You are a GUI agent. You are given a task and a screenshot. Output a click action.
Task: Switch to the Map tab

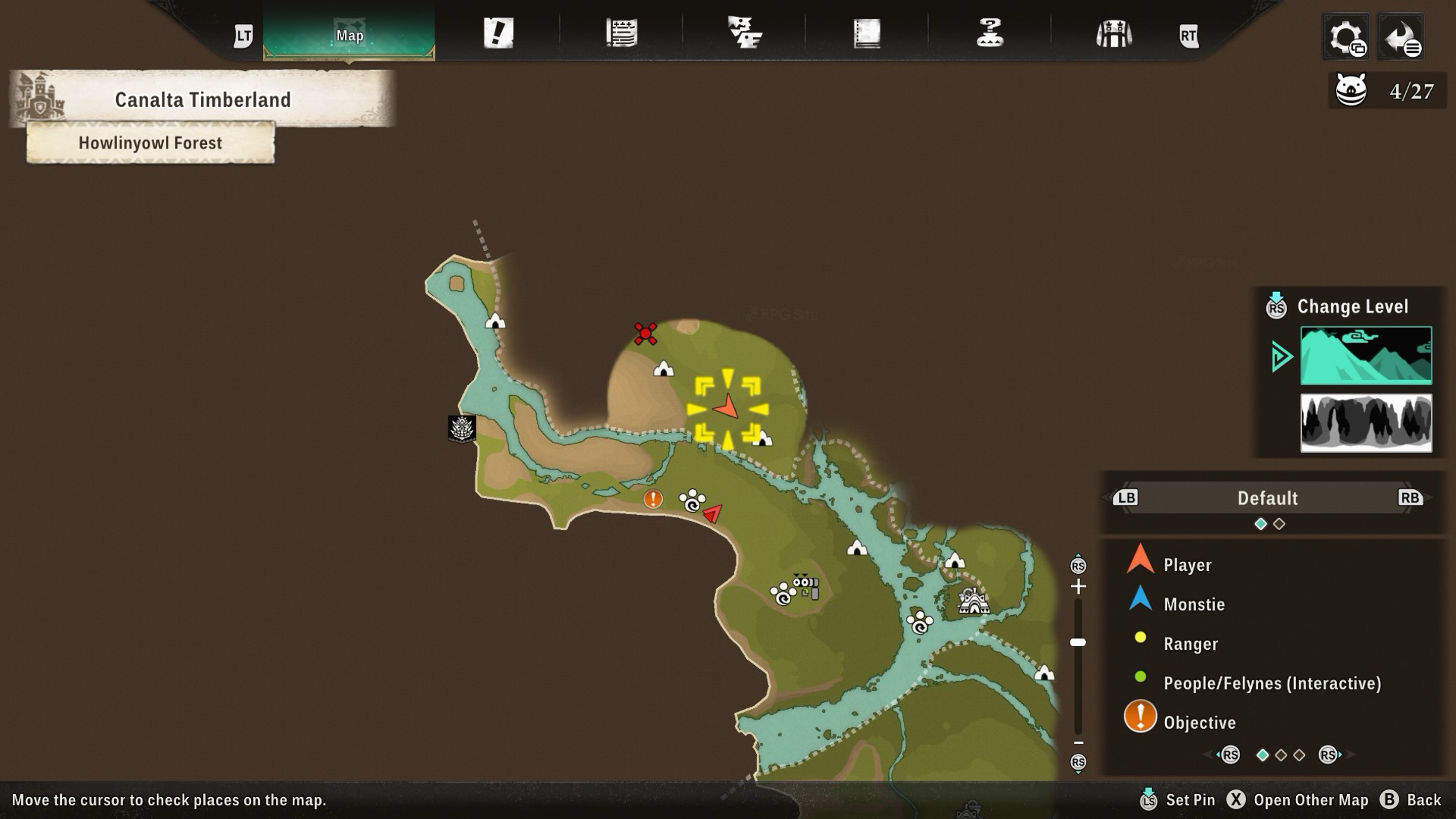click(x=349, y=34)
